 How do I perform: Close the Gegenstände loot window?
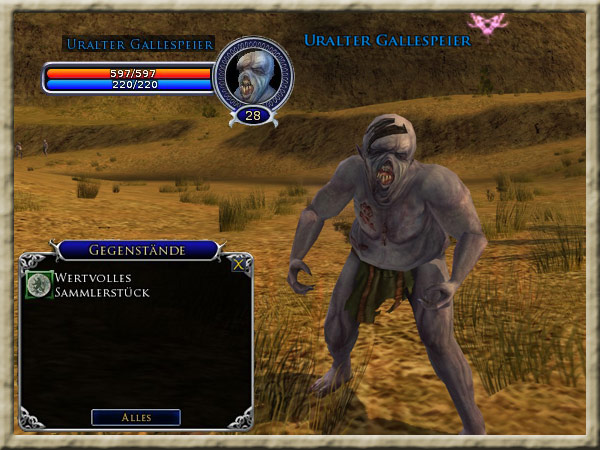point(238,265)
